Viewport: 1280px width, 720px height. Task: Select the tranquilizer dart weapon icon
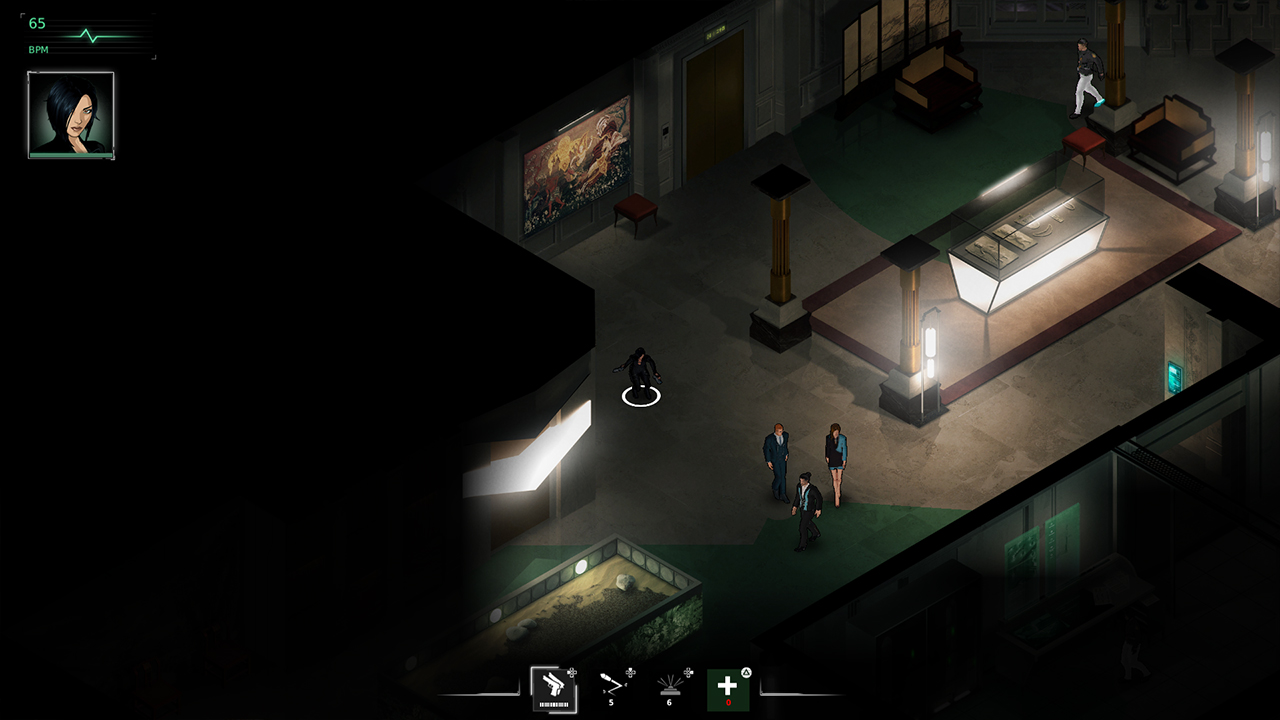tap(612, 684)
